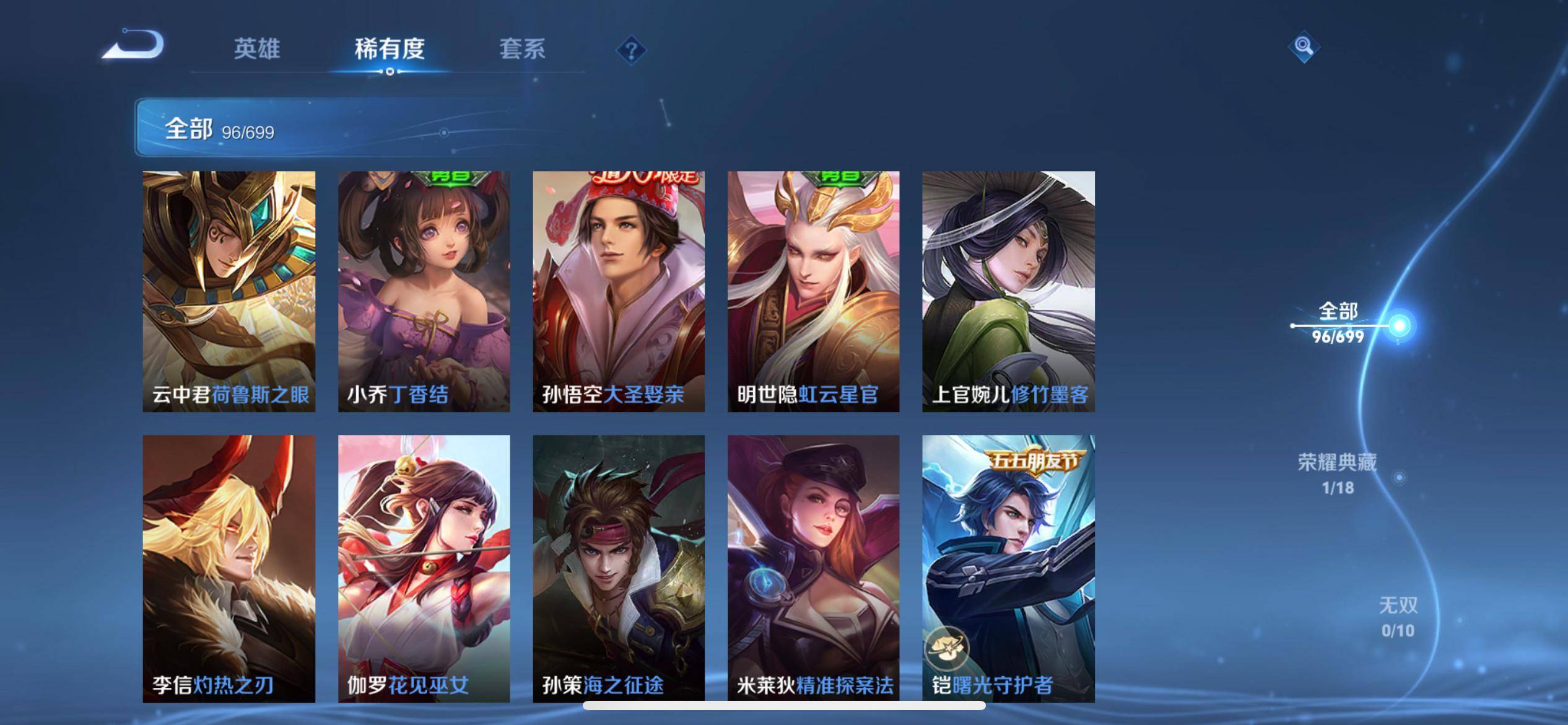Open the 套系 tab
This screenshot has height=725, width=1568.
click(x=522, y=49)
